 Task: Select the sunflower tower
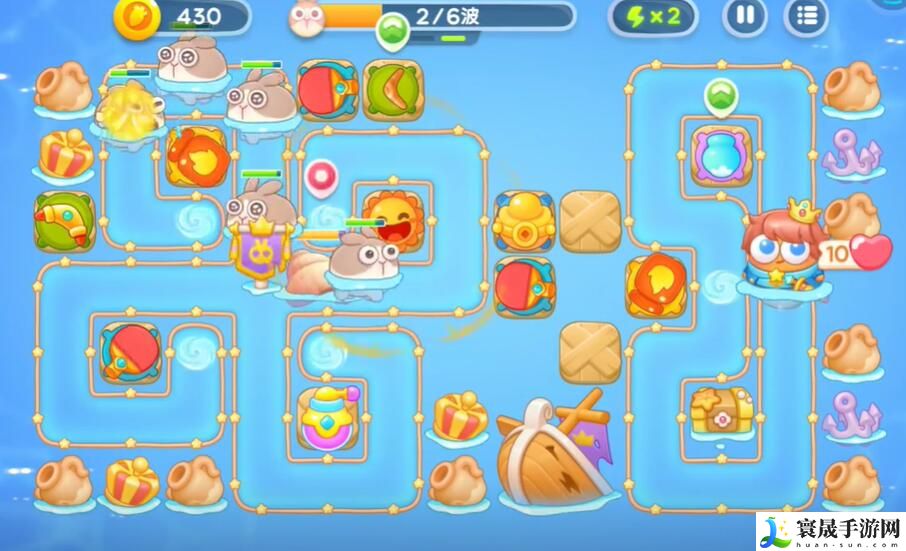pos(392,218)
